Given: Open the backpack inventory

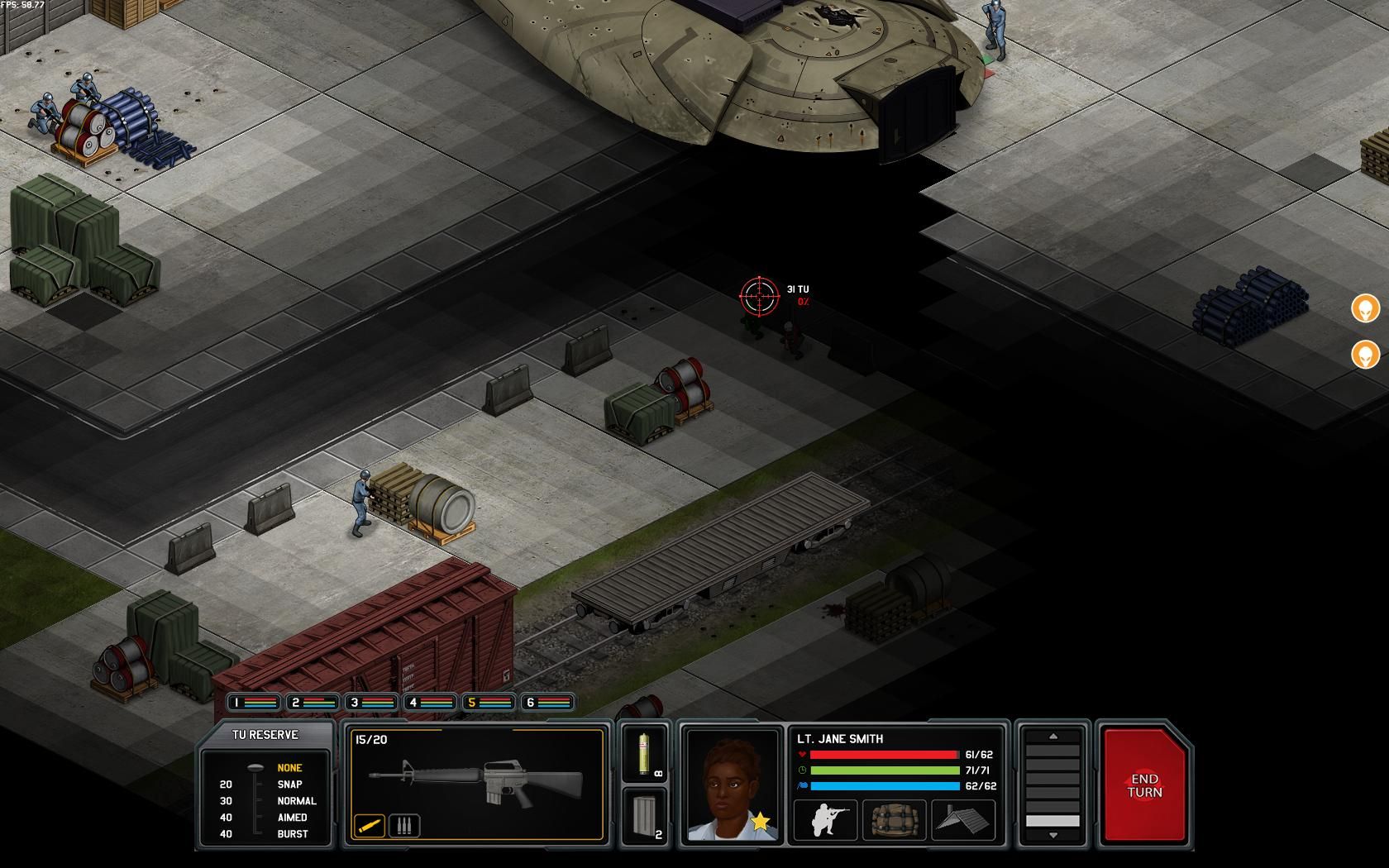Looking at the screenshot, I should point(894,820).
